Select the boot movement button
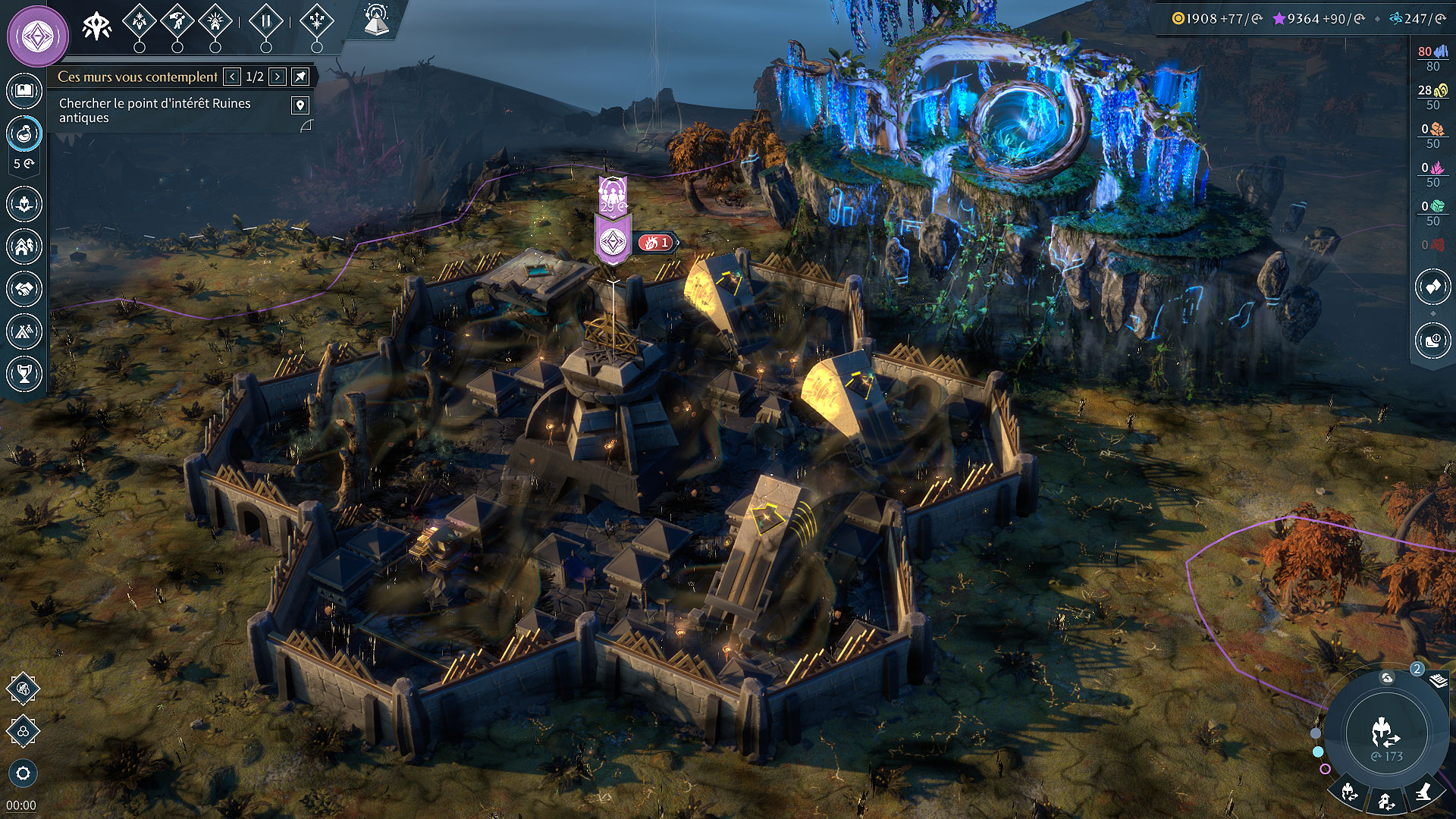 (x=1423, y=792)
